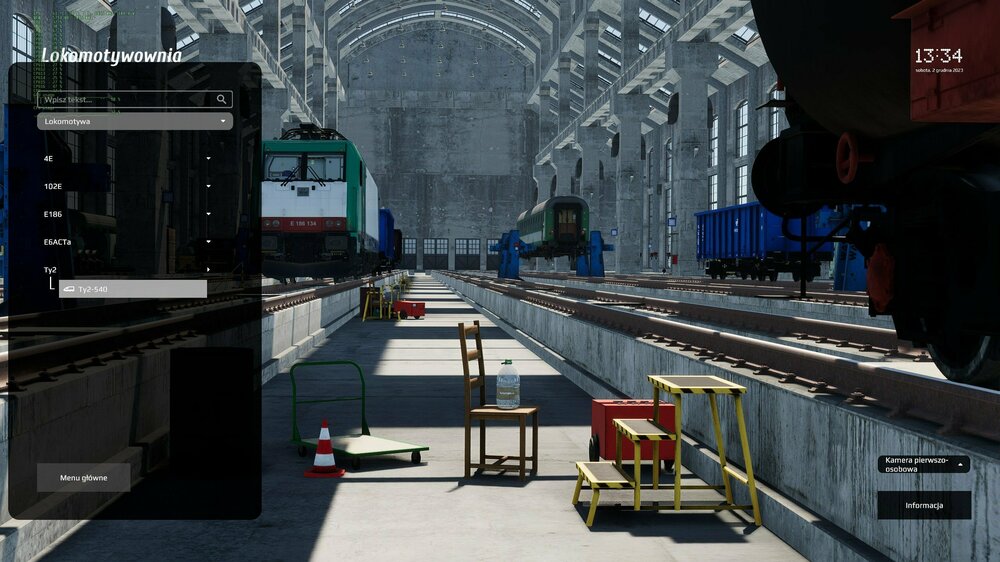
Task: Expand the 102E locomotive entry
Action: click(127, 186)
